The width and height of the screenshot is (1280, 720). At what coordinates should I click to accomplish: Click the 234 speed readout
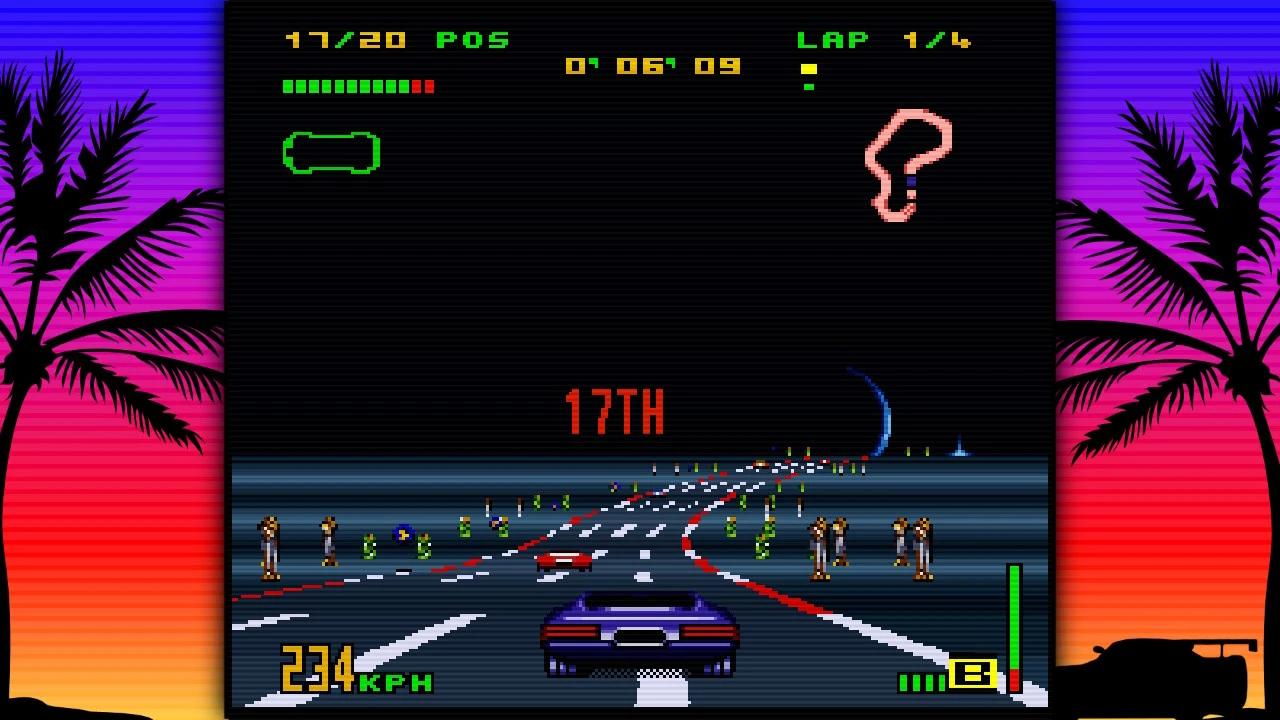pyautogui.click(x=316, y=677)
